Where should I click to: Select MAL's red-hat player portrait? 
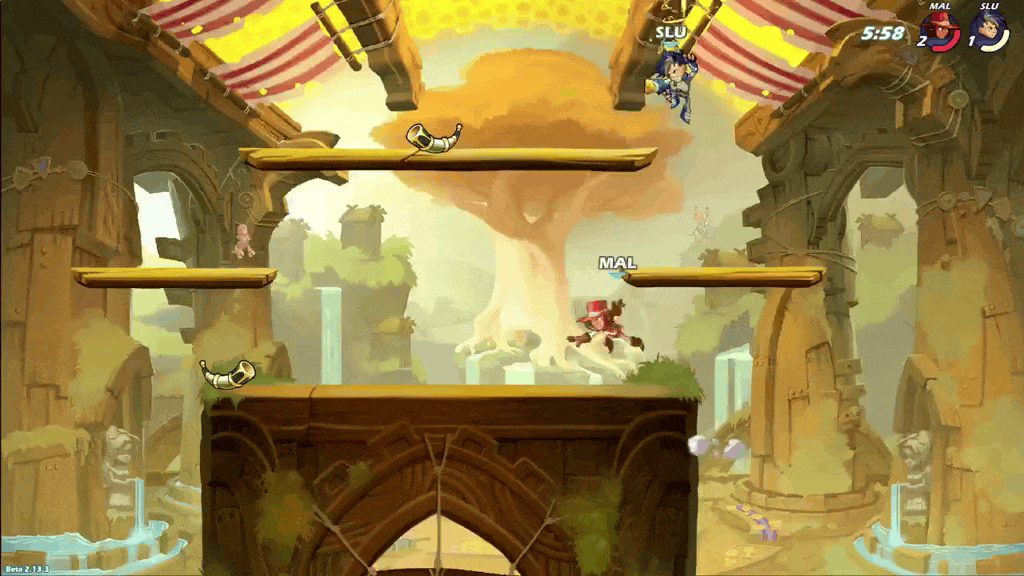(x=941, y=31)
